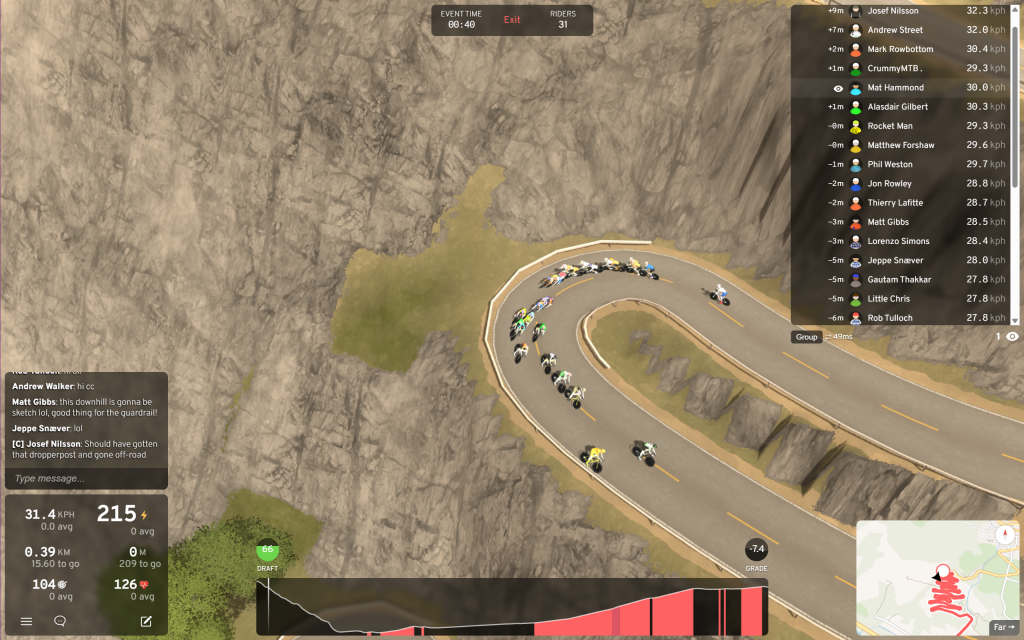The width and height of the screenshot is (1024, 640).
Task: Select the Group filter button
Action: tap(806, 337)
